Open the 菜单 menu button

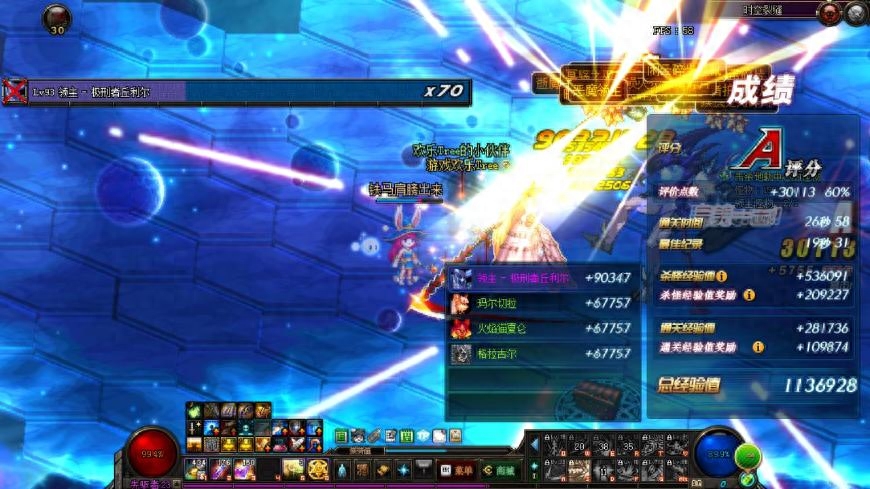(454, 470)
